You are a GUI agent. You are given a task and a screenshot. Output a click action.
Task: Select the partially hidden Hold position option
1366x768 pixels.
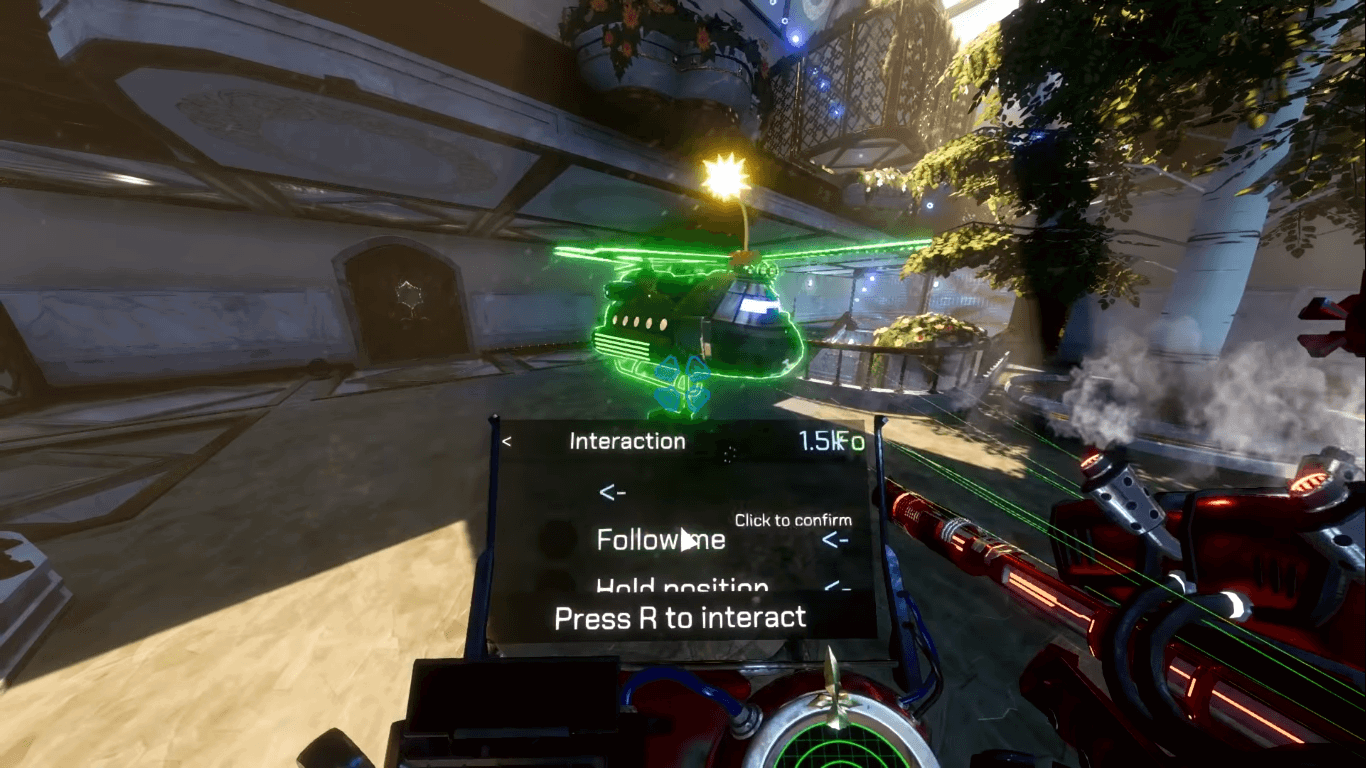[x=682, y=587]
